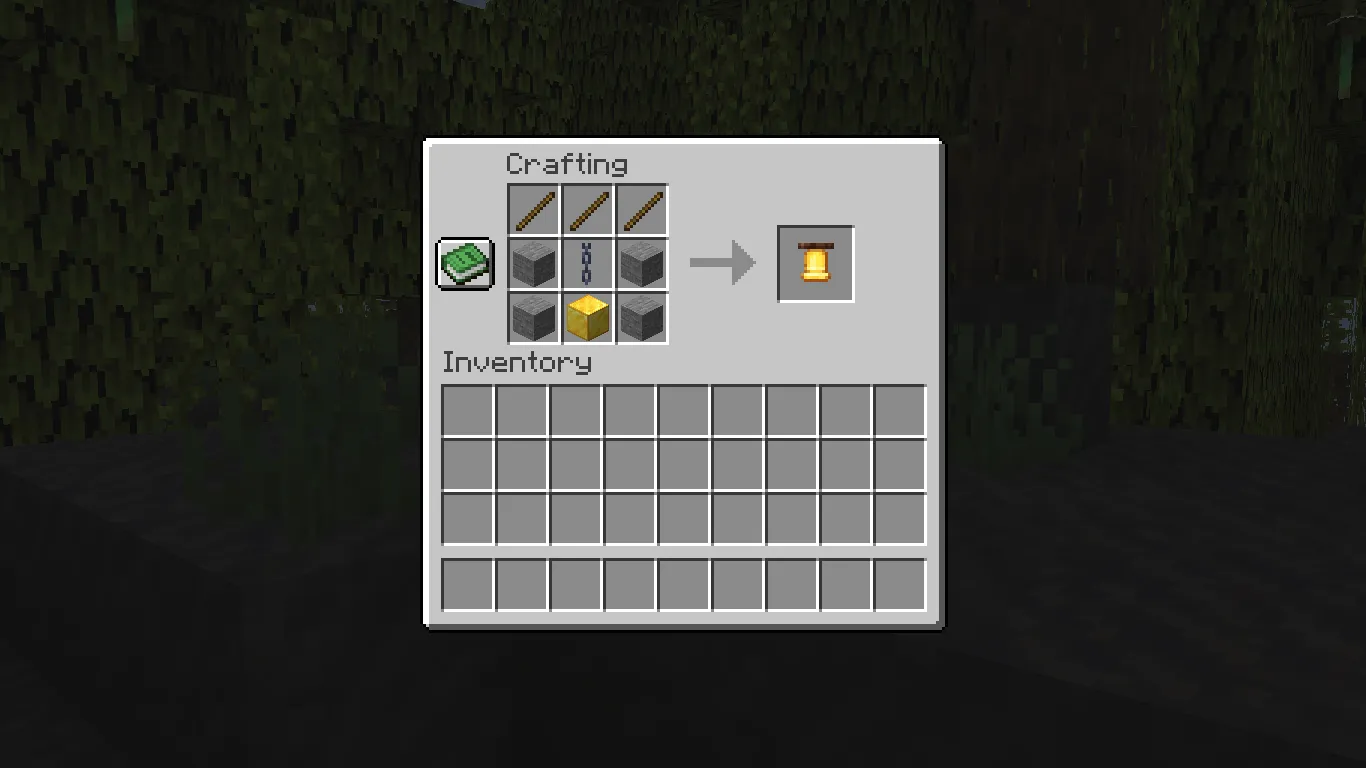Select the last hotbar slot

coord(898,585)
